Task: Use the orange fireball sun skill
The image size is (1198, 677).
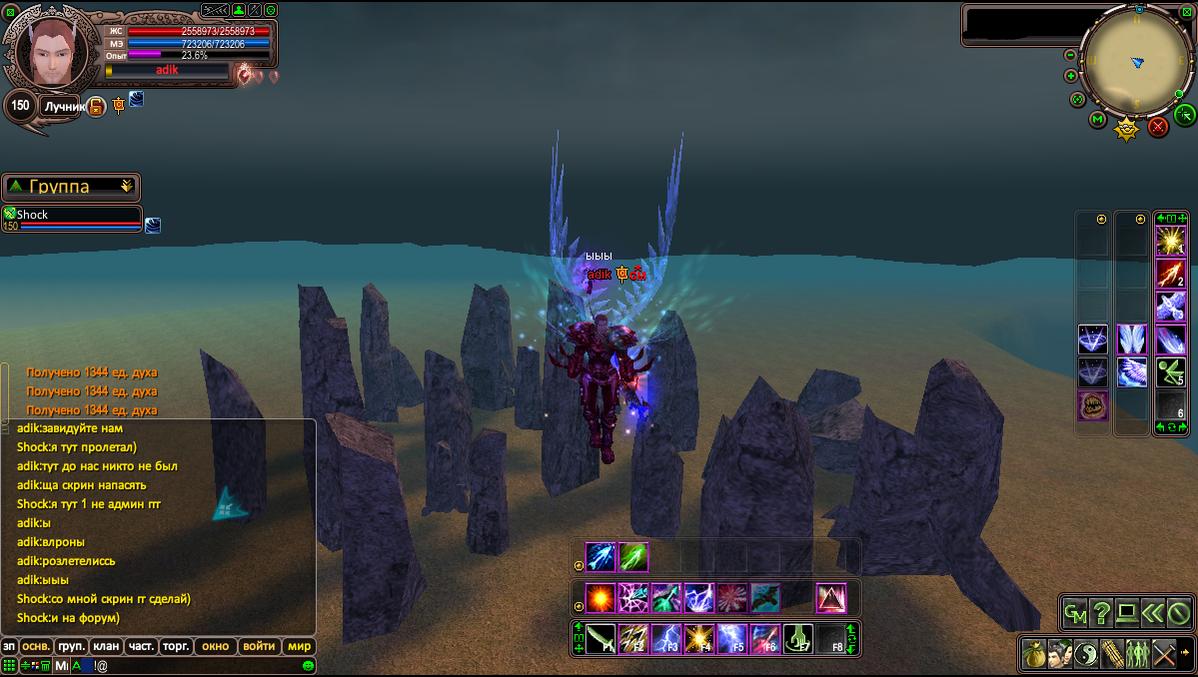Action: point(600,598)
